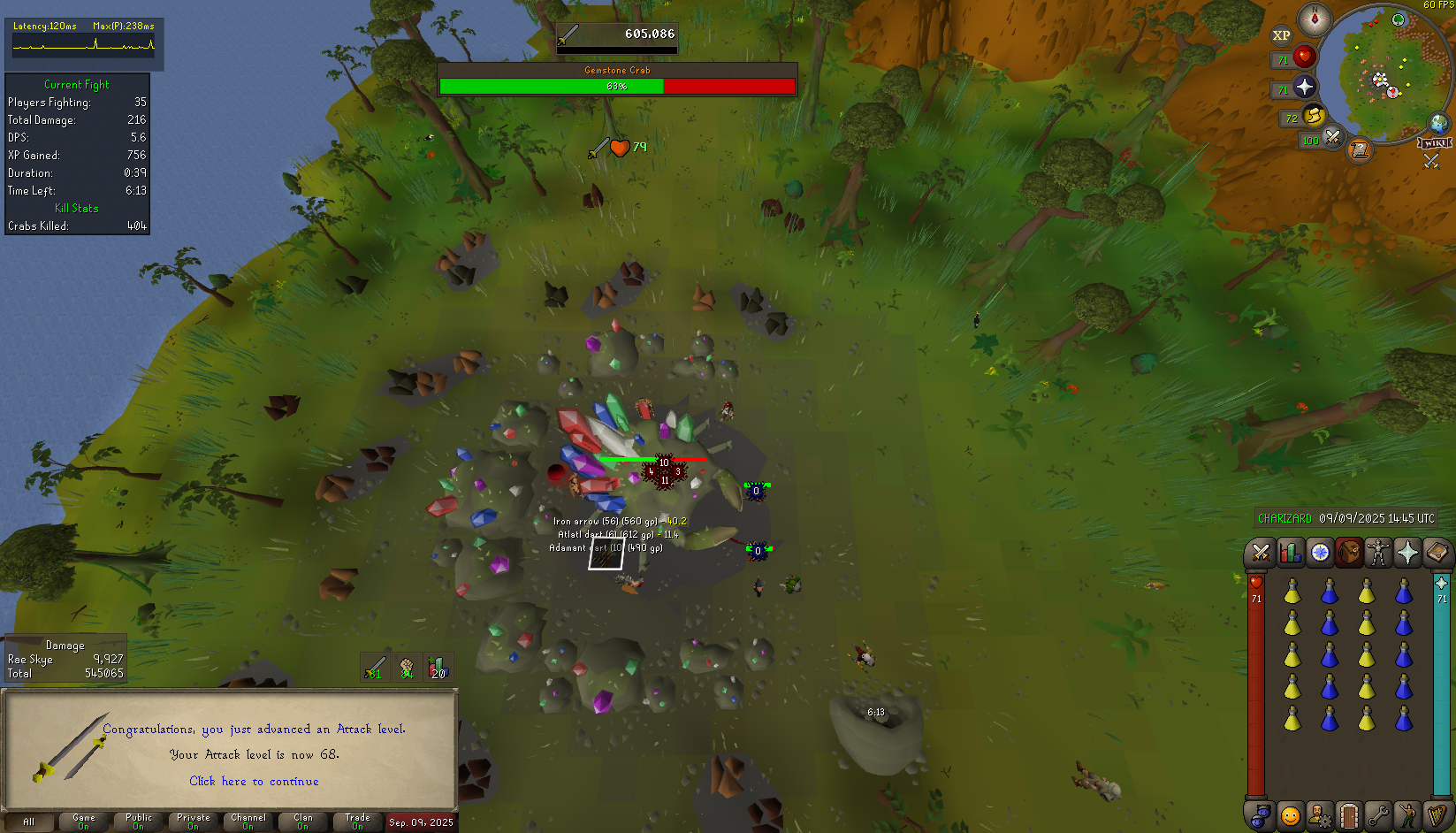The image size is (1456, 833).
Task: Open the Wiki lookup banner
Action: (1434, 143)
